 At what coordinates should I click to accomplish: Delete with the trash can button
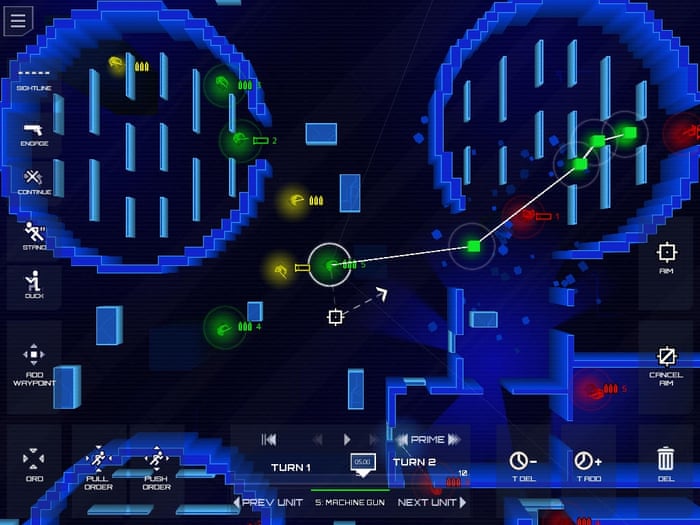pos(665,464)
